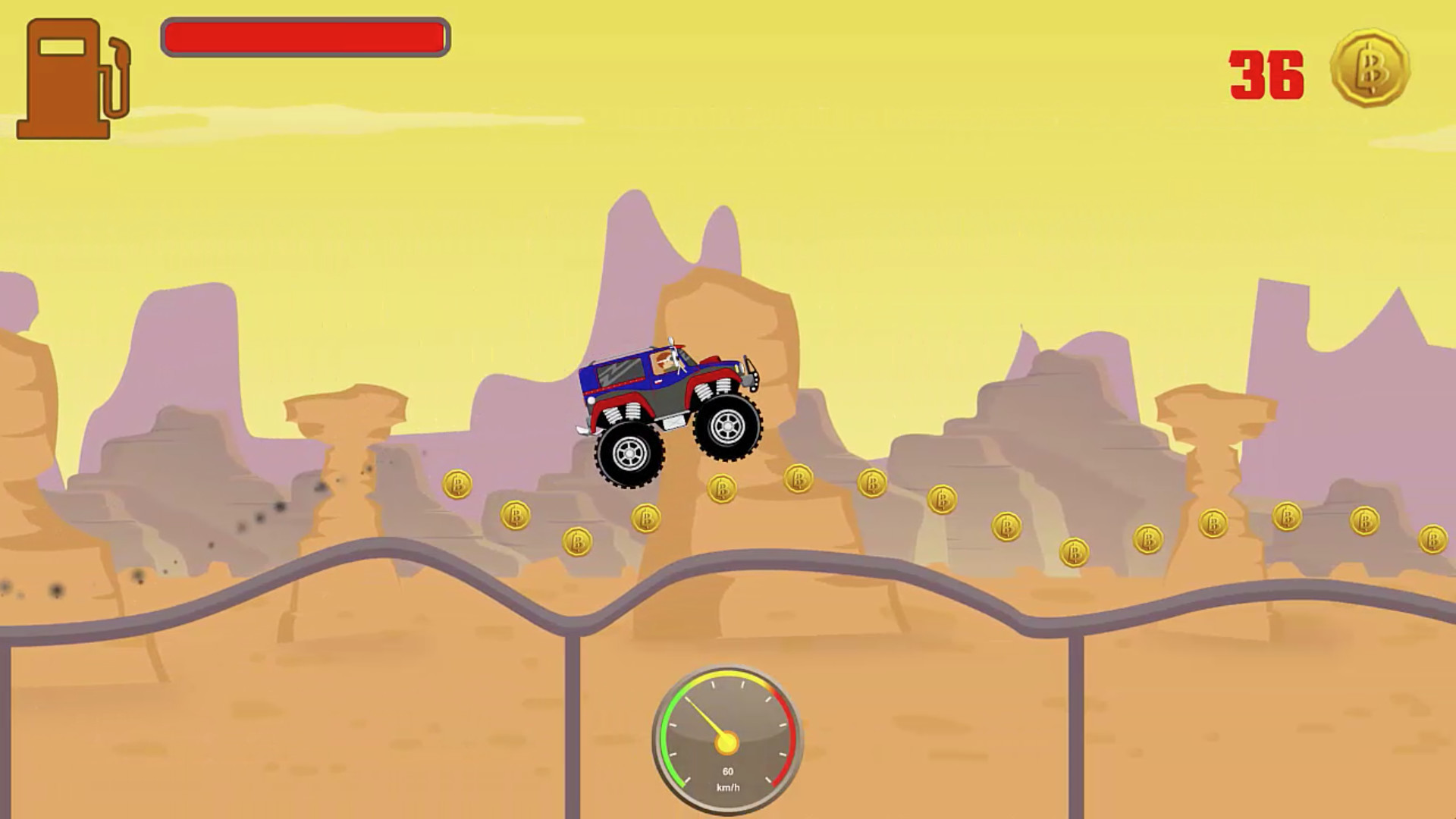Click the km/h label on the gauge
The image size is (1456, 819).
tap(726, 789)
